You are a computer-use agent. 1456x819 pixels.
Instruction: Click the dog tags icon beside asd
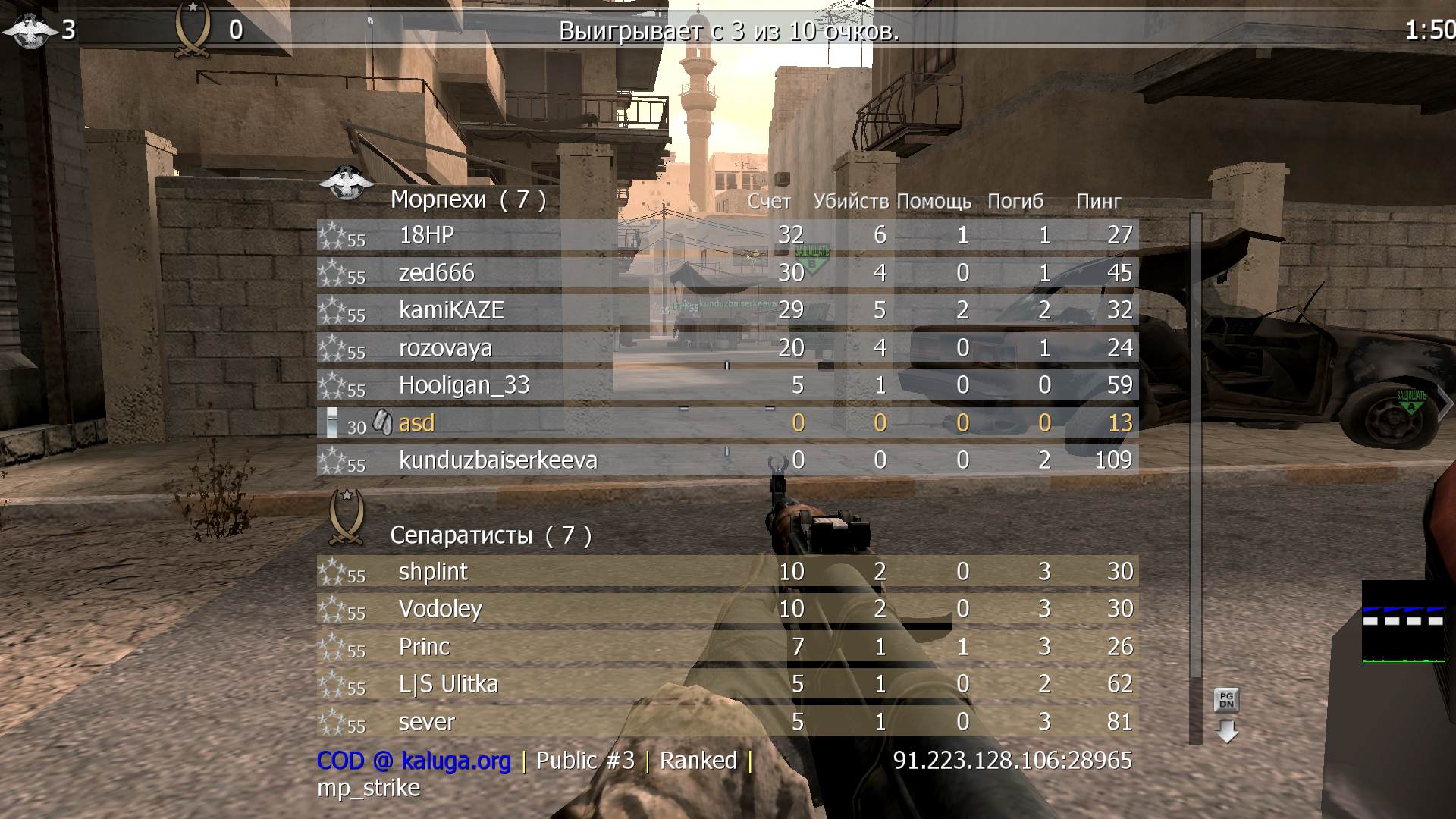point(383,422)
